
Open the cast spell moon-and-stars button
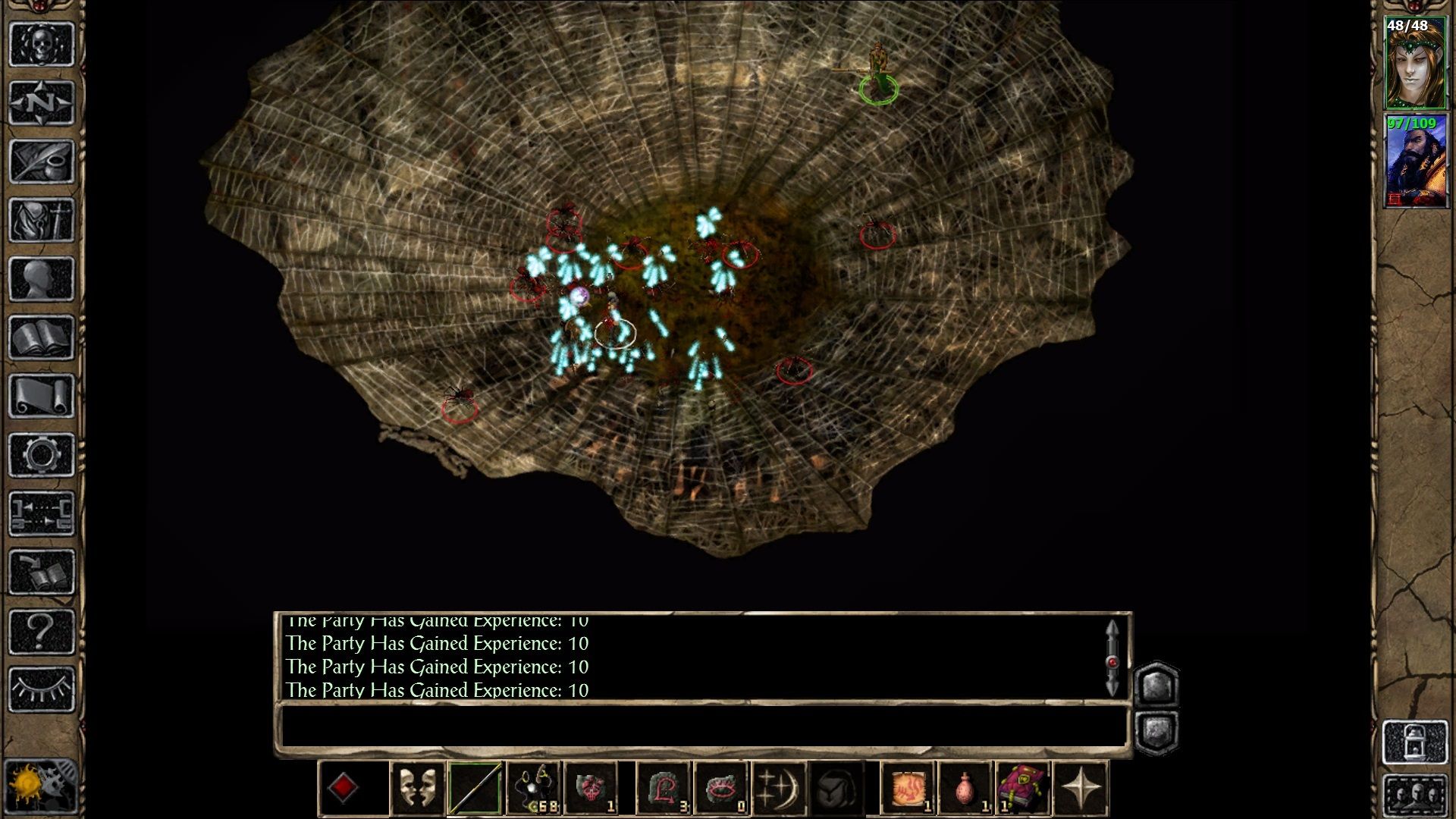[x=779, y=789]
